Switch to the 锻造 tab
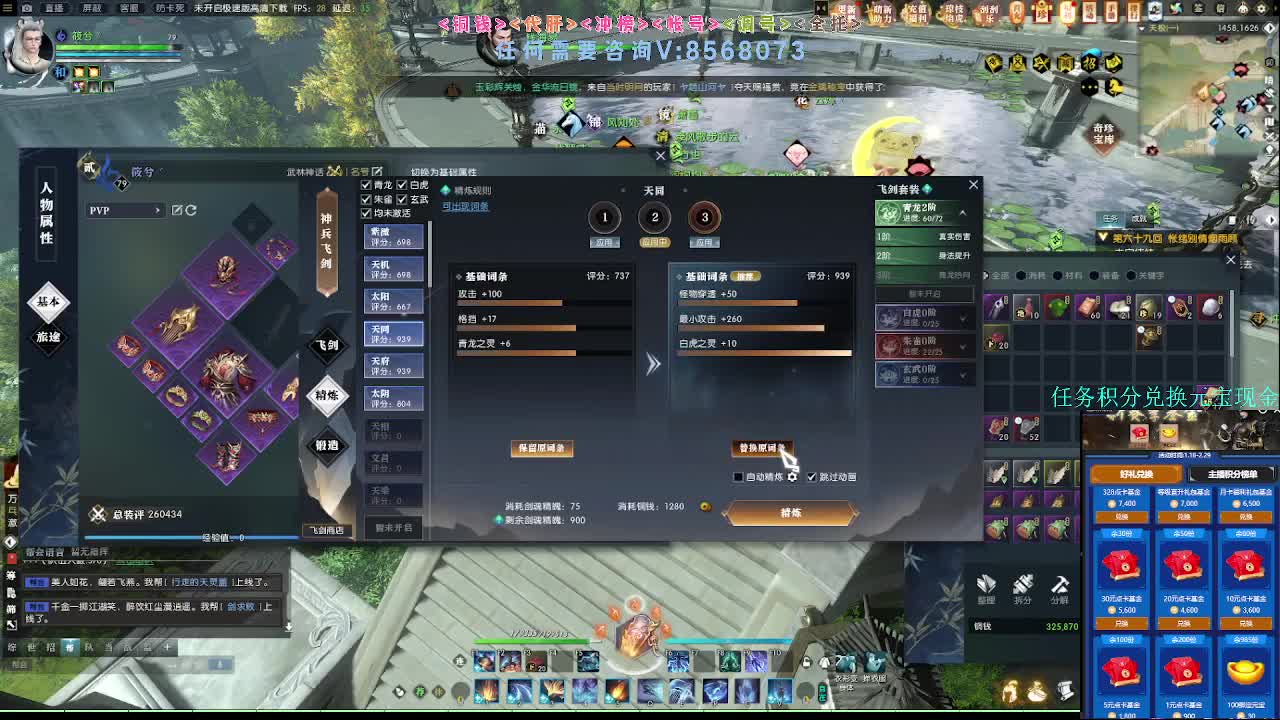1280x720 pixels. (x=328, y=448)
